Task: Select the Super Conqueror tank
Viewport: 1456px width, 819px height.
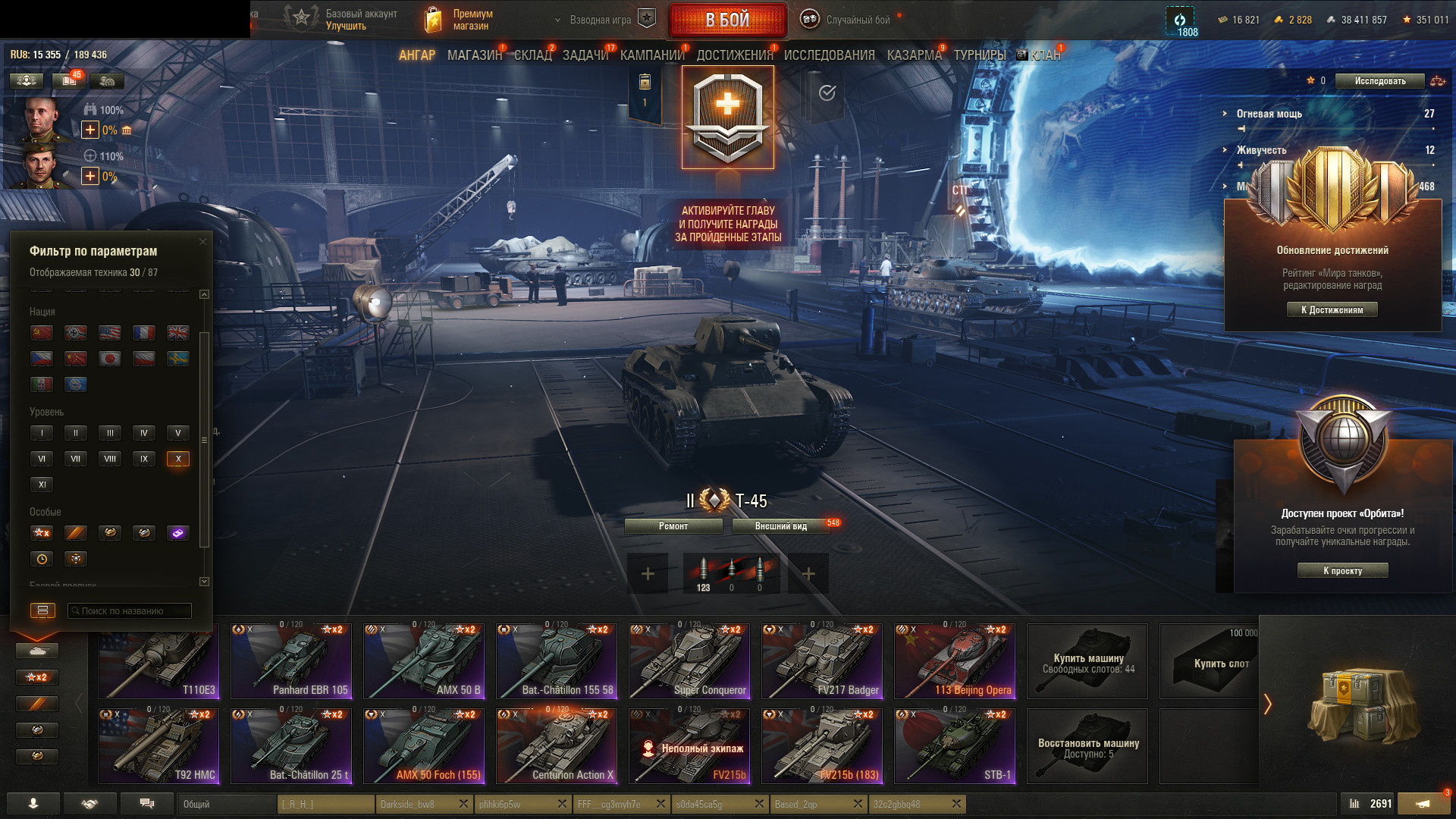Action: (689, 661)
